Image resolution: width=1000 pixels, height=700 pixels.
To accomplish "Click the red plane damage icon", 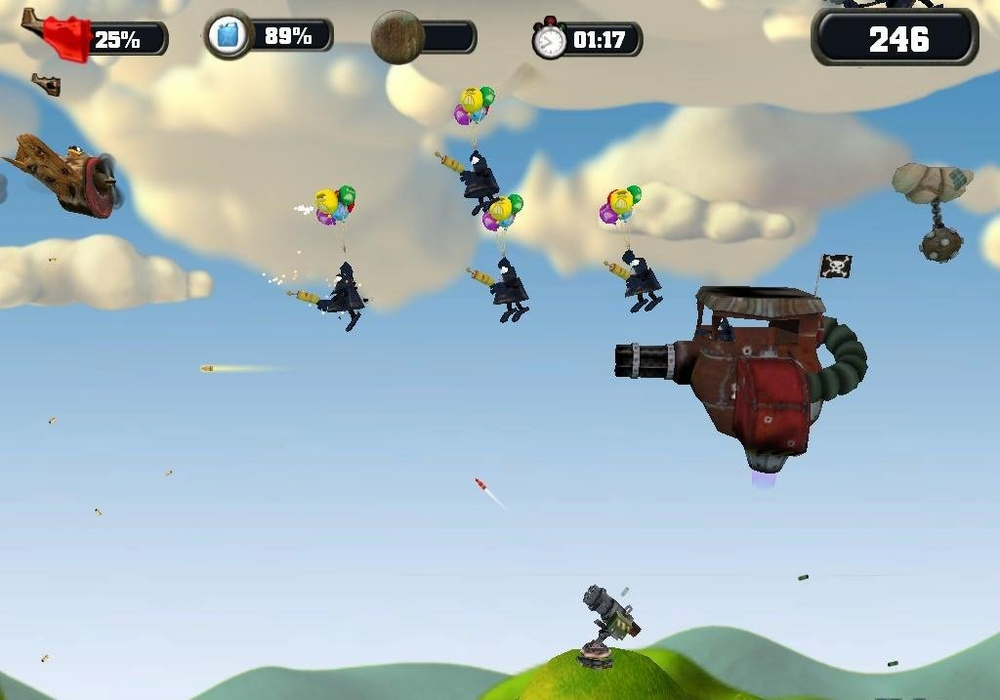I will pos(58,37).
